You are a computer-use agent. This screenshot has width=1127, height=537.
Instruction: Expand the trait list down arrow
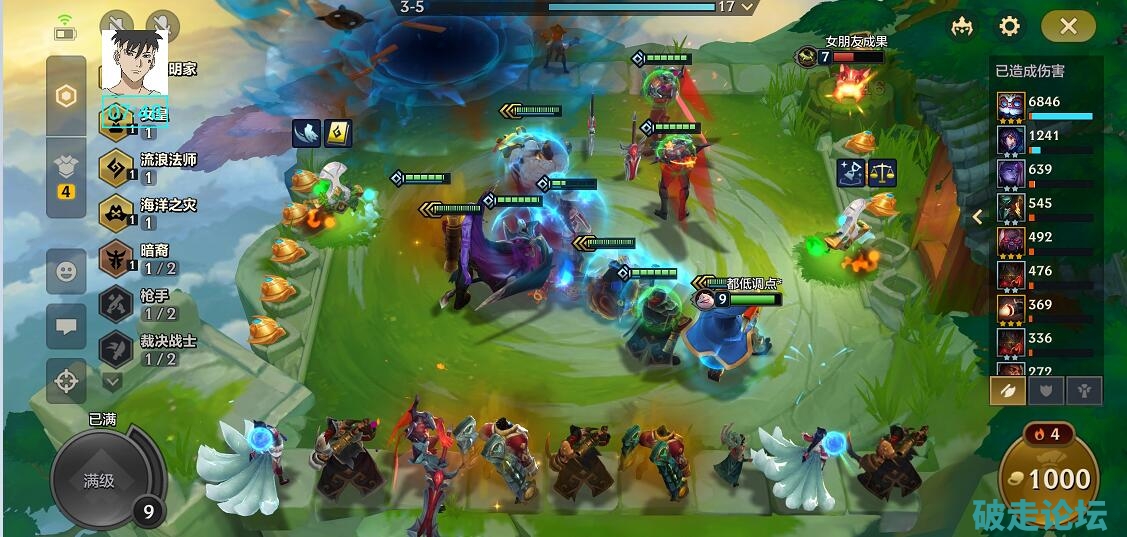point(112,381)
